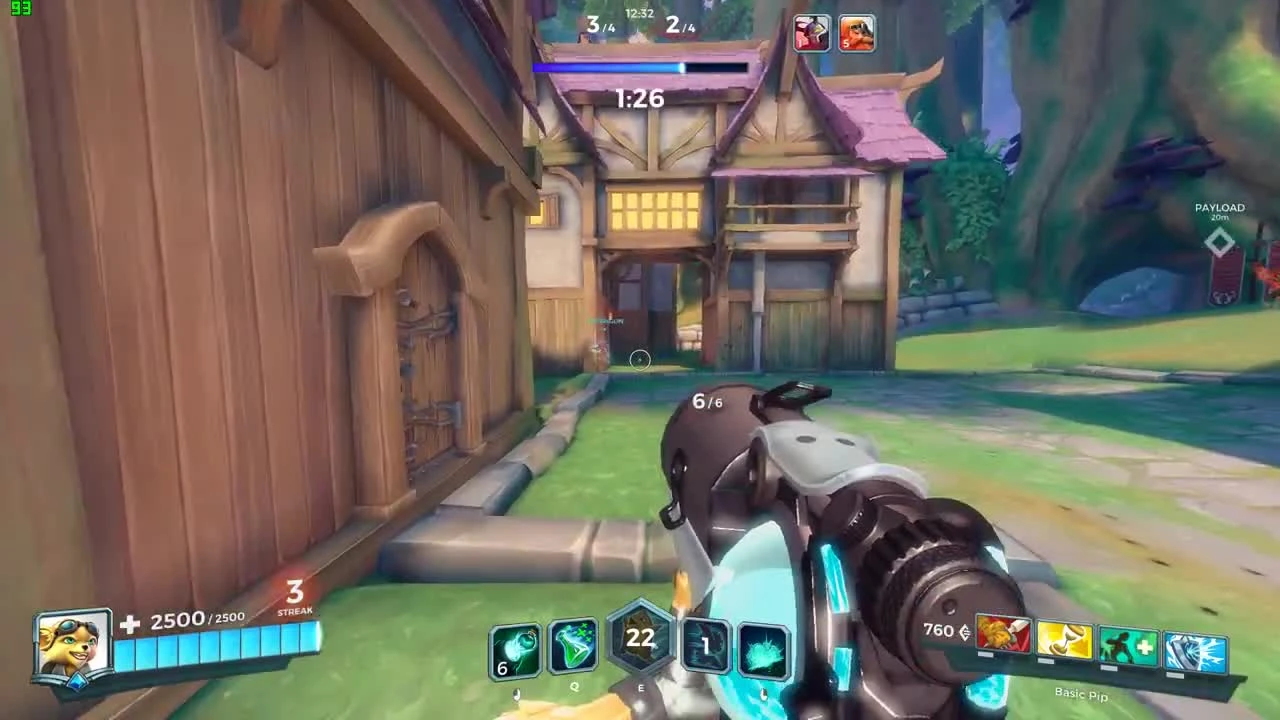Click the blue objective capture progress bar
Screen dimensions: 1280x720
640,67
